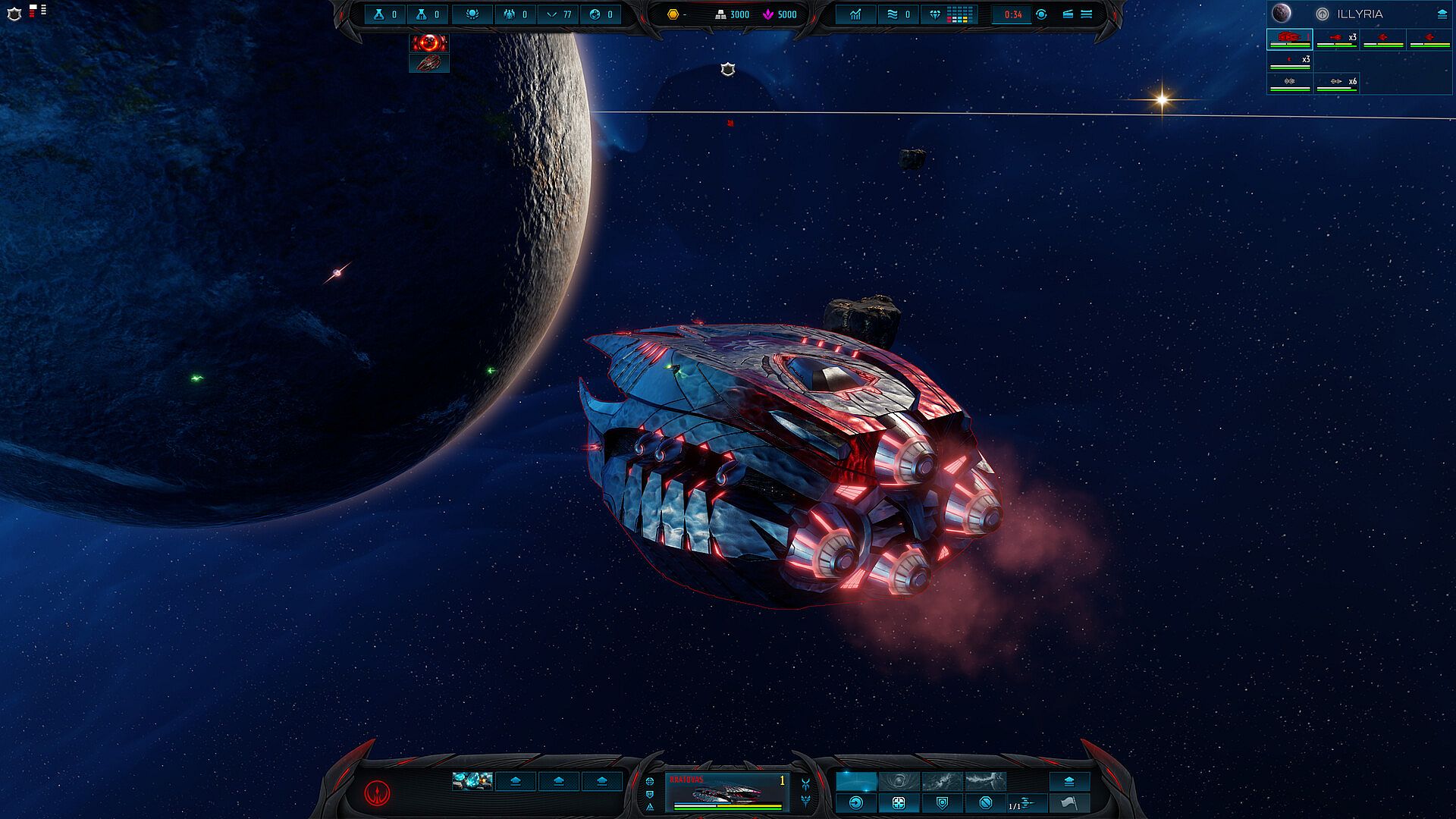This screenshot has width=1456, height=819.
Task: Select the highlighted red capital ship slot
Action: pyautogui.click(x=1289, y=39)
